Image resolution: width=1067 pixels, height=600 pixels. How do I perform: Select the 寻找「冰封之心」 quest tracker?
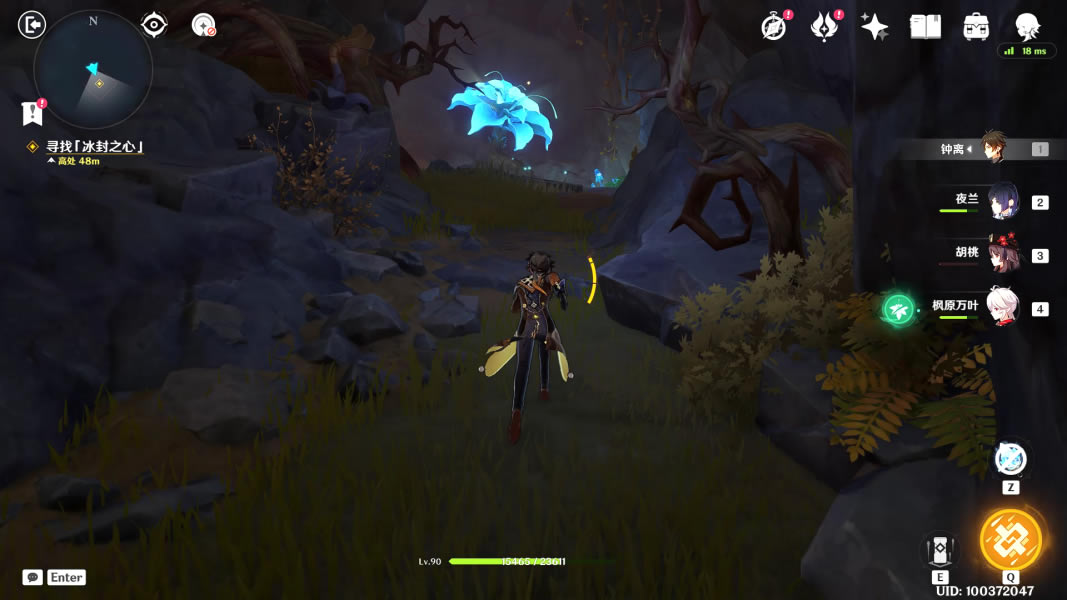tap(94, 147)
